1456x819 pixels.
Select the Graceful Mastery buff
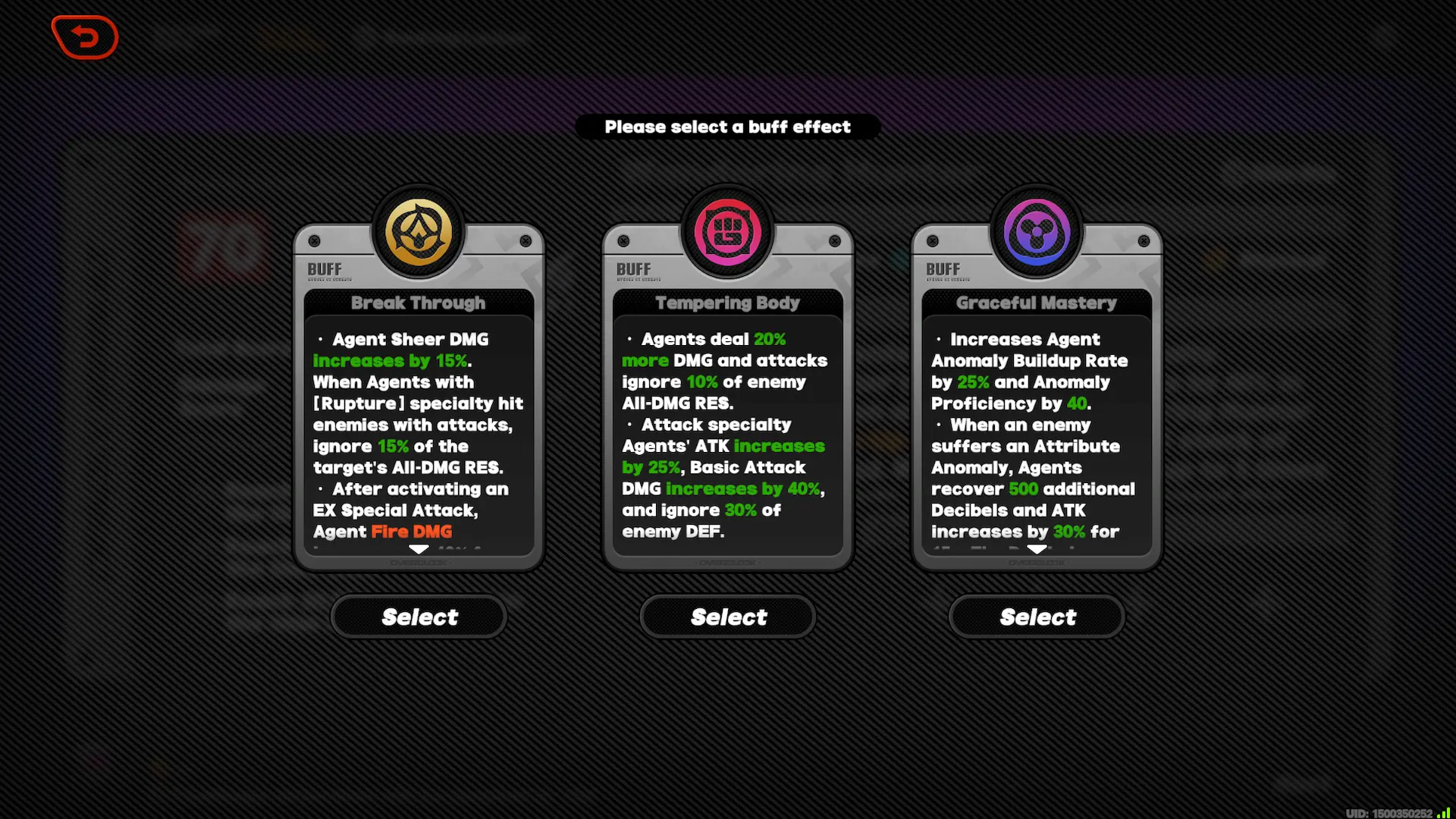(x=1037, y=617)
